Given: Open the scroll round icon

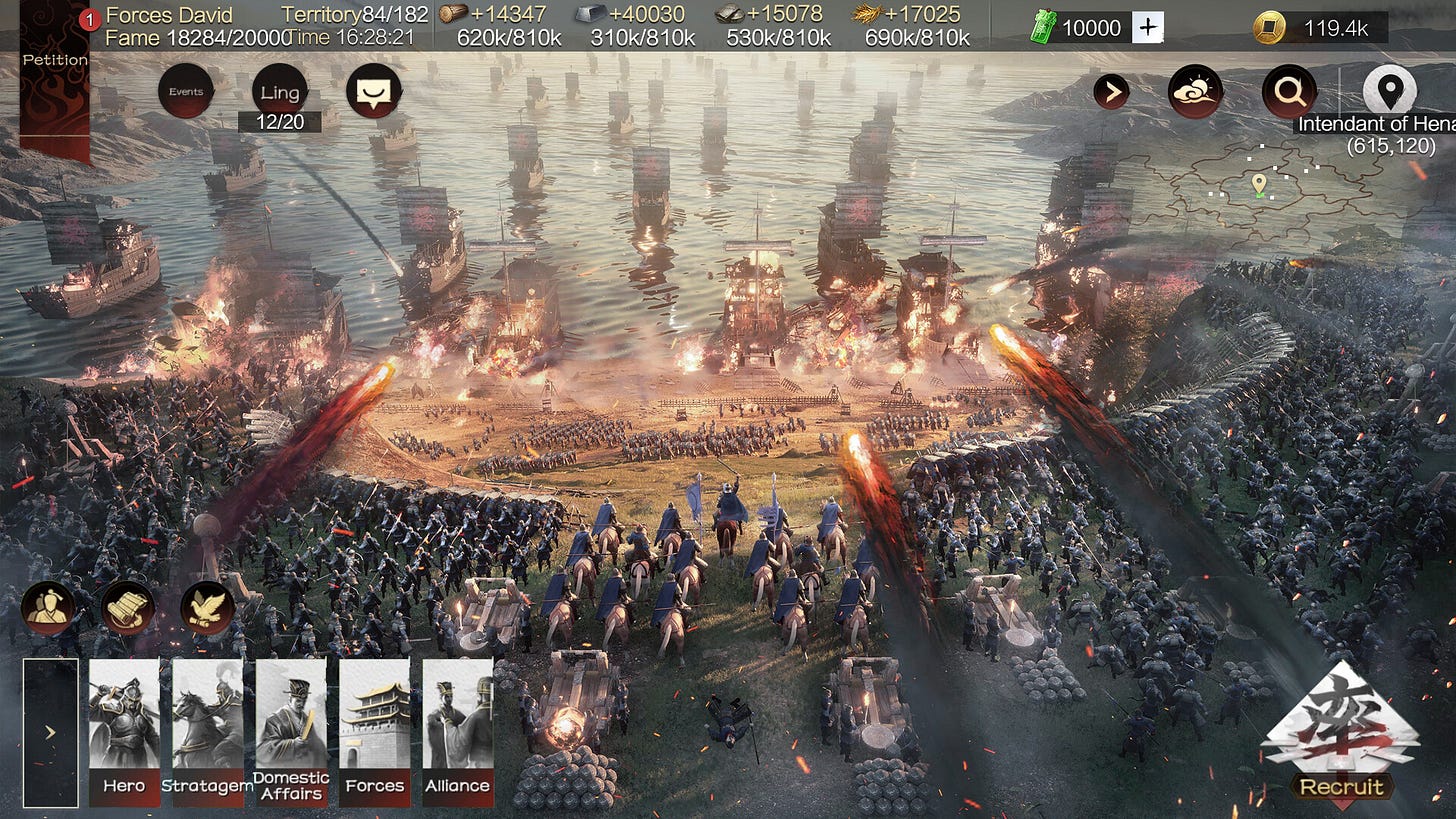Looking at the screenshot, I should tap(128, 608).
